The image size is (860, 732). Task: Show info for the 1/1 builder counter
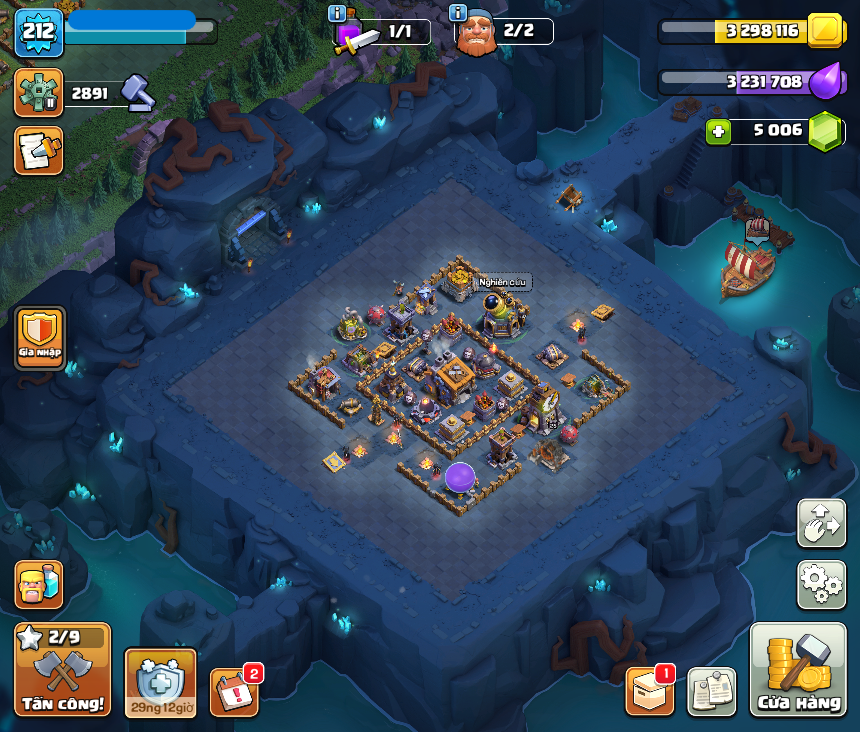click(x=337, y=13)
